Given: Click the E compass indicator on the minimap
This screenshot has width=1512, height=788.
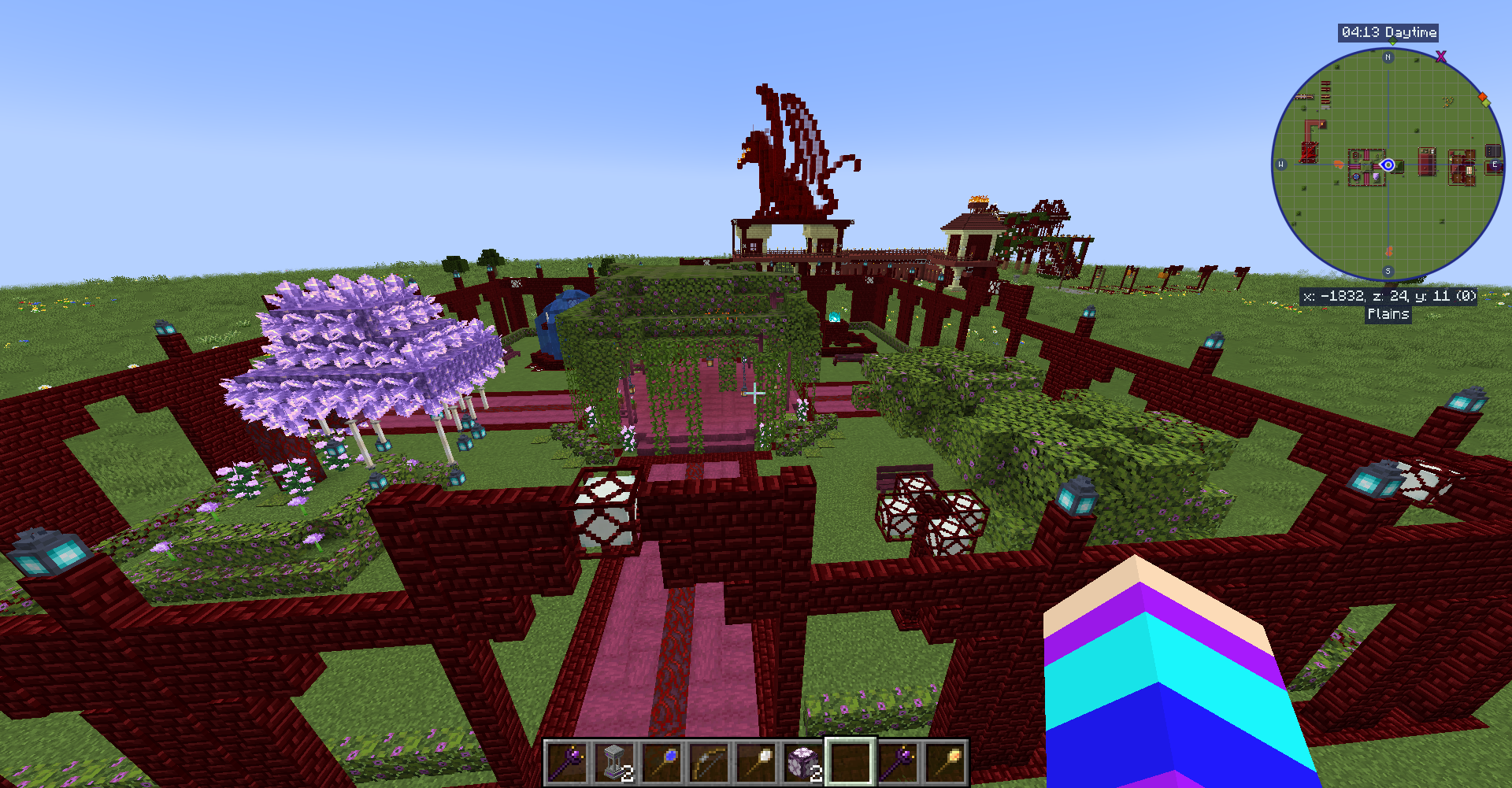Looking at the screenshot, I should 1495,165.
